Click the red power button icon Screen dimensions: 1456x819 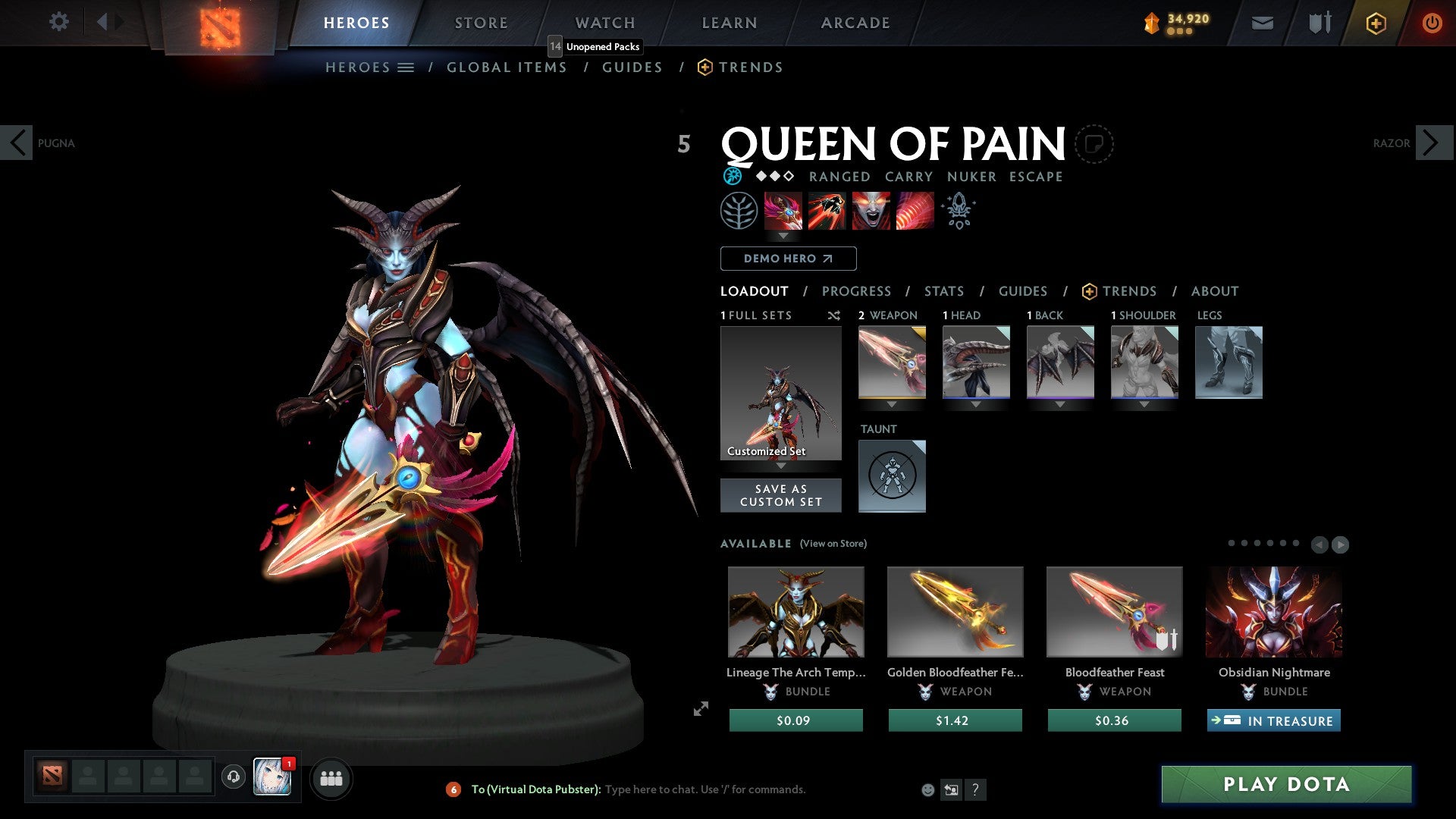(1432, 23)
